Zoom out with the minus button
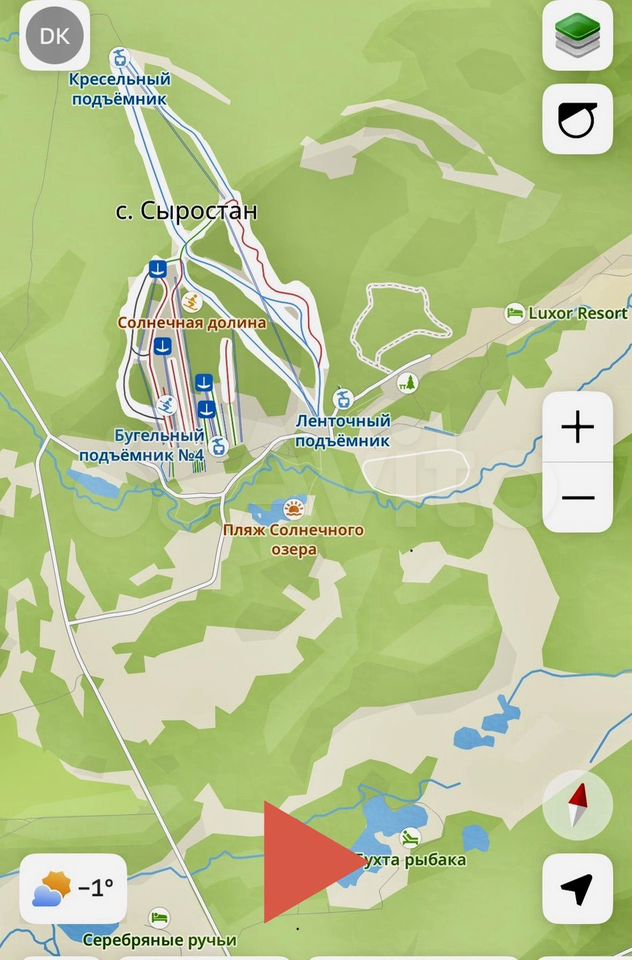This screenshot has height=960, width=632. pos(577,497)
